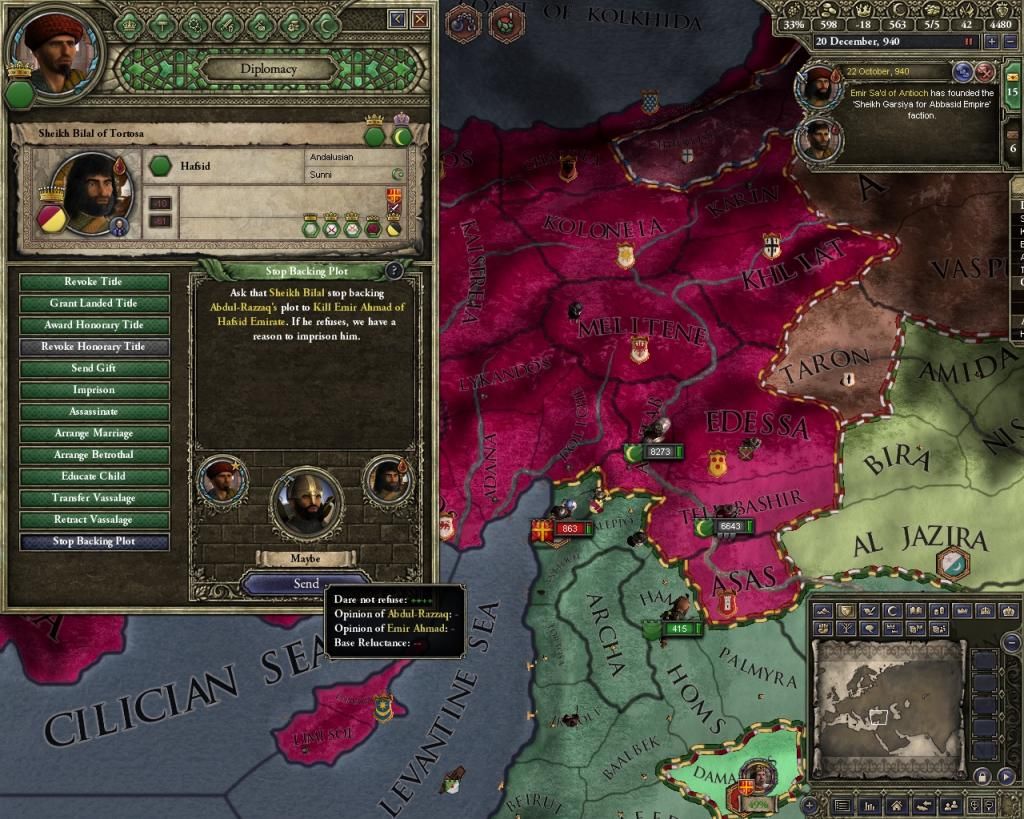Select Educate Child
This screenshot has height=819, width=1024.
pyautogui.click(x=94, y=477)
